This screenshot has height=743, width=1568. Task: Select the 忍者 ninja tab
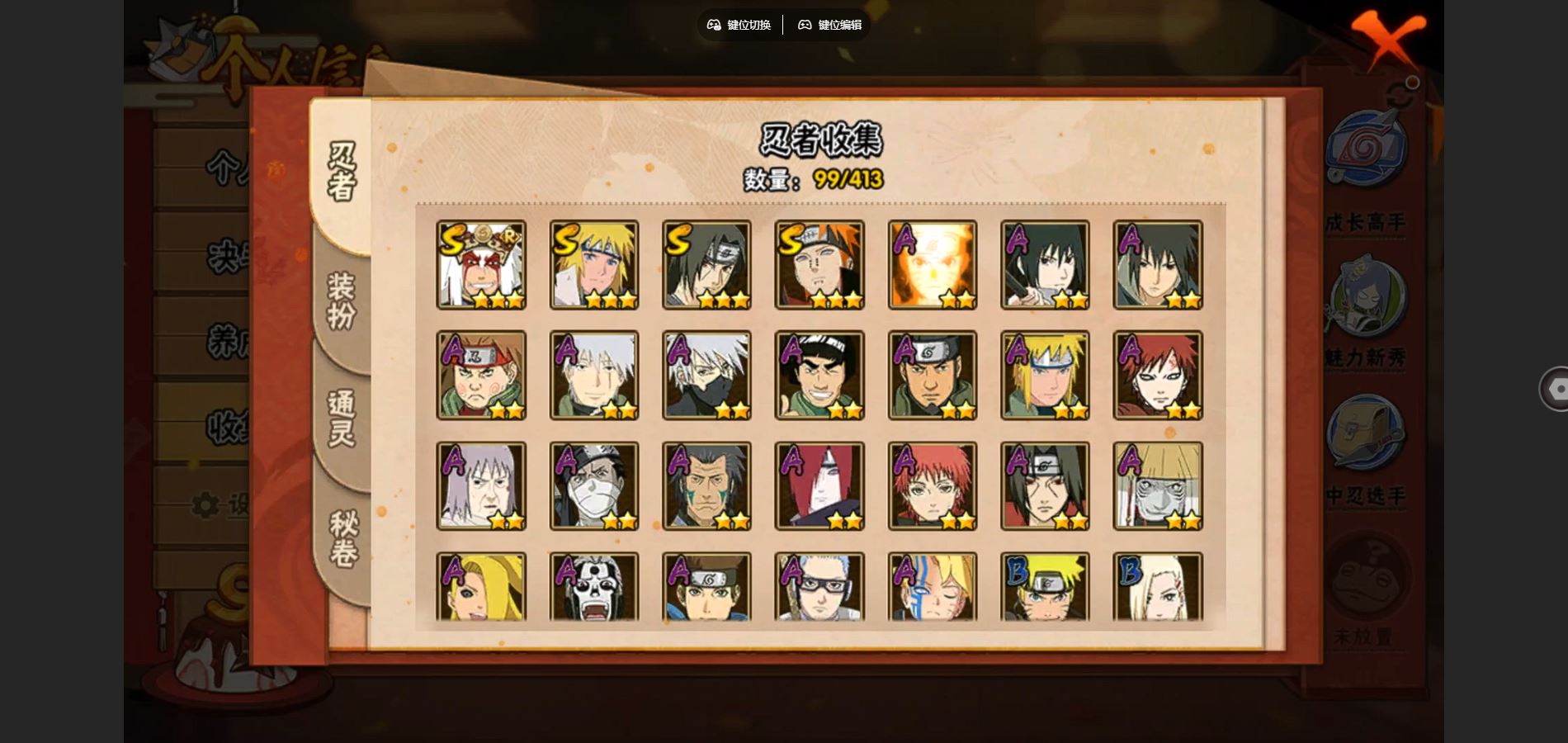341,172
